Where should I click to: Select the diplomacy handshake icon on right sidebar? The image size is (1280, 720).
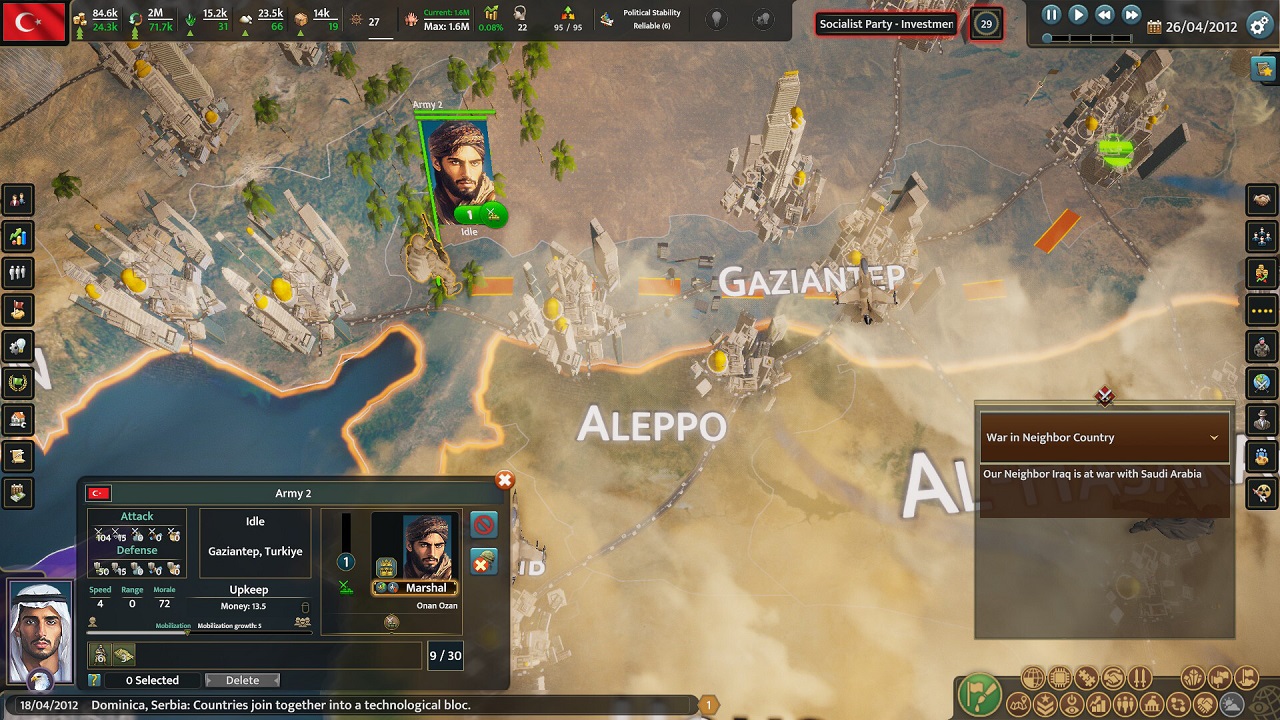pos(1261,199)
